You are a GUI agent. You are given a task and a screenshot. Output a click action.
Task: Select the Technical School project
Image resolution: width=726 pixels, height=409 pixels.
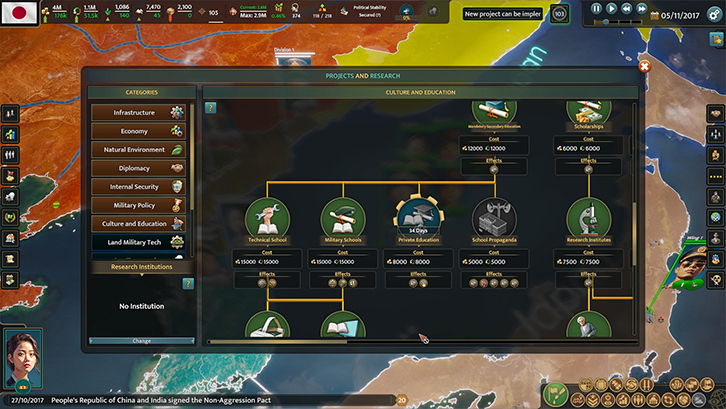click(268, 219)
